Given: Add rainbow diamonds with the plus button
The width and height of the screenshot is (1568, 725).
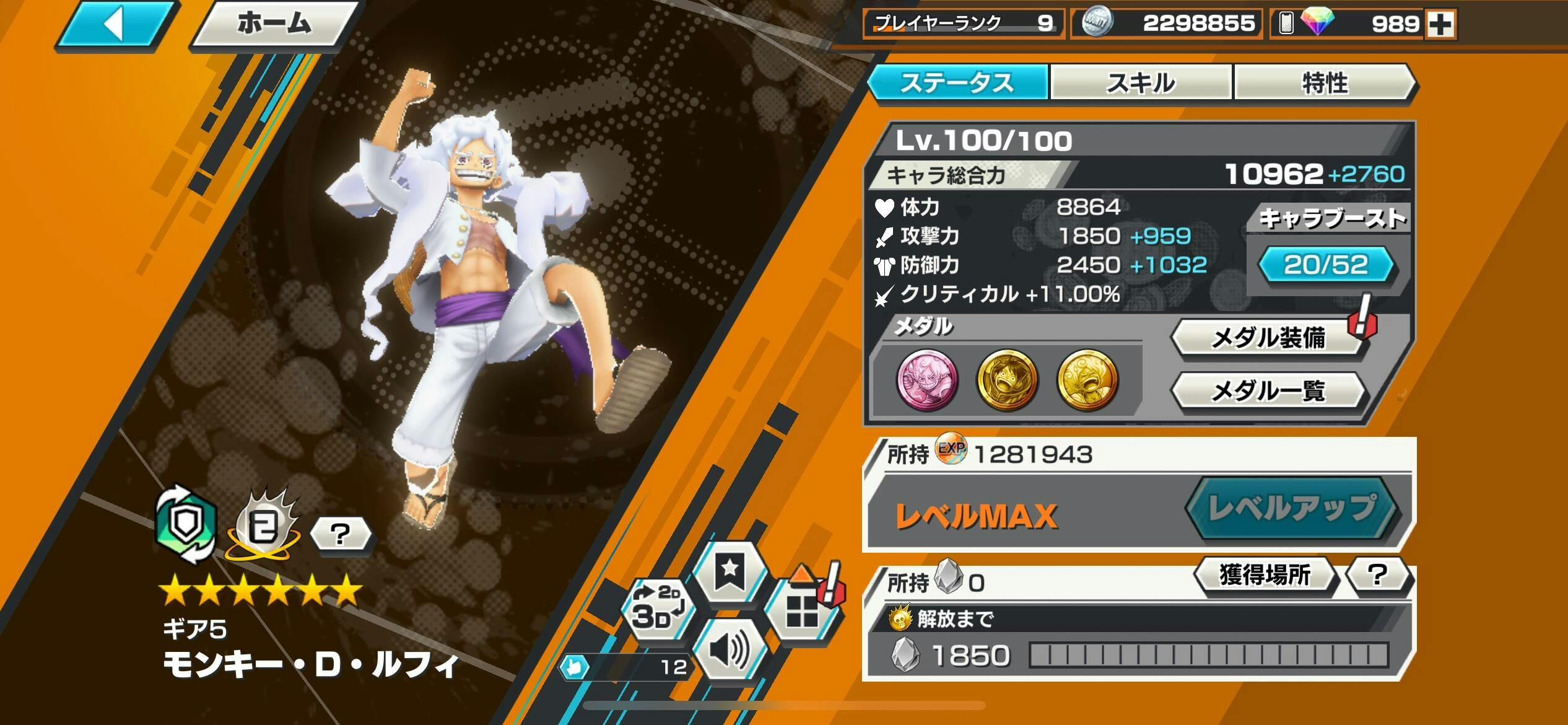Looking at the screenshot, I should 1440,25.
